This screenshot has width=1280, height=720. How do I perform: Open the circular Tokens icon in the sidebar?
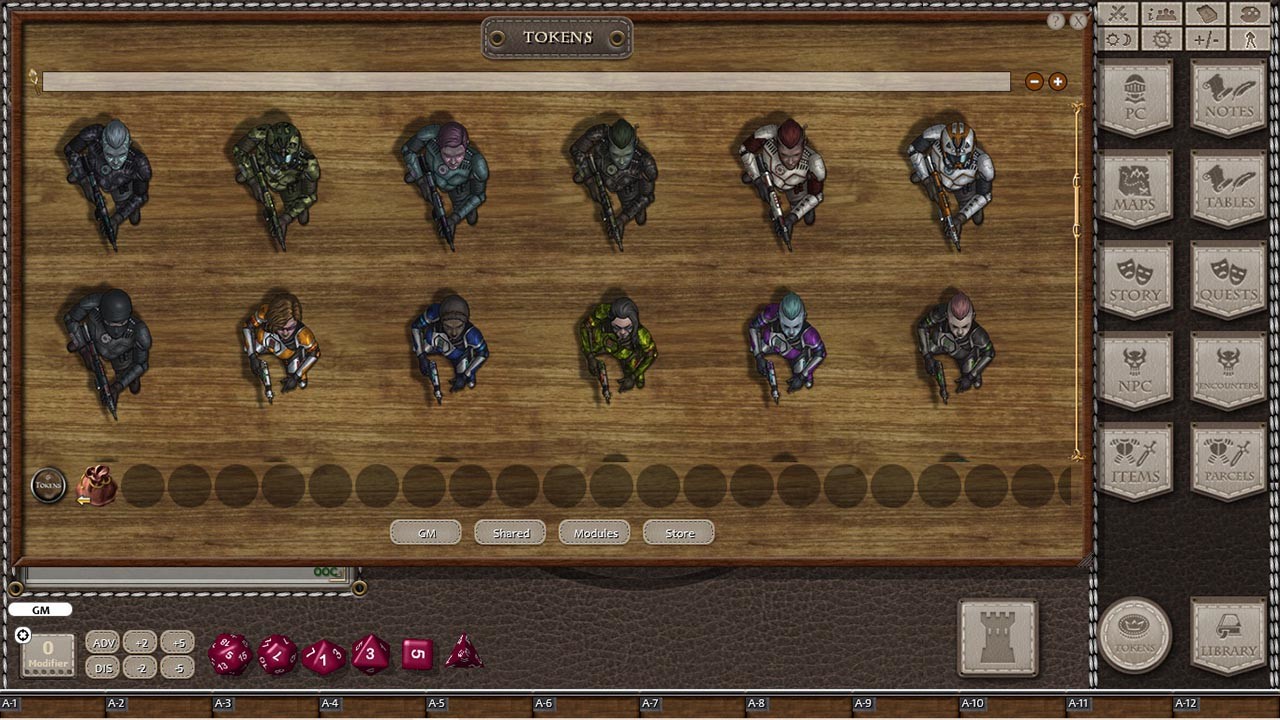click(1136, 633)
